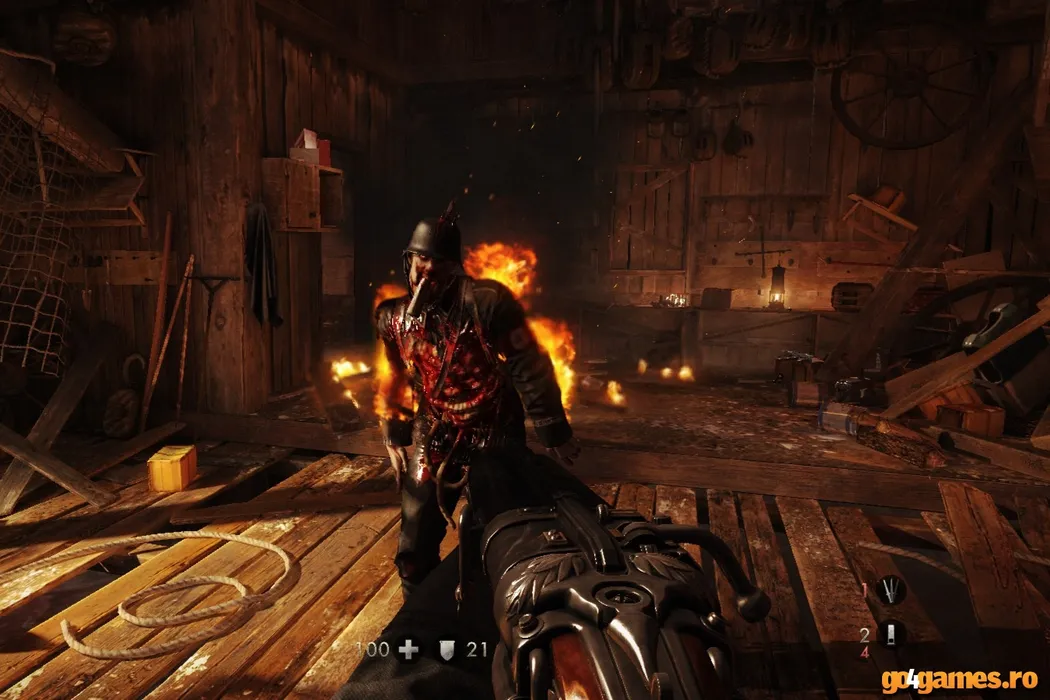Select the ammo shell icon
Image resolution: width=1050 pixels, height=700 pixels.
tap(890, 634)
